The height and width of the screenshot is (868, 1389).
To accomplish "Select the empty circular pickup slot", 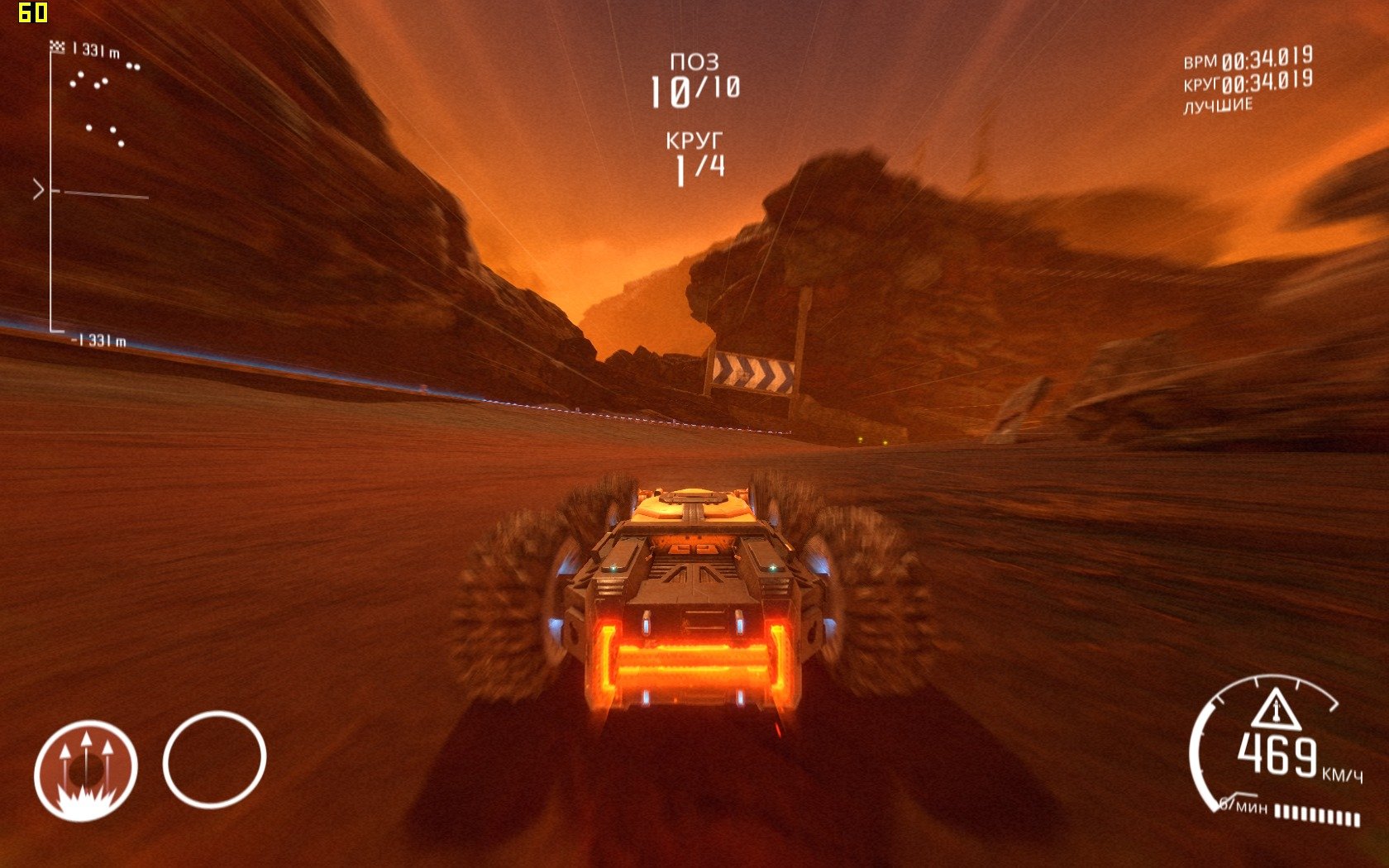I will (214, 759).
